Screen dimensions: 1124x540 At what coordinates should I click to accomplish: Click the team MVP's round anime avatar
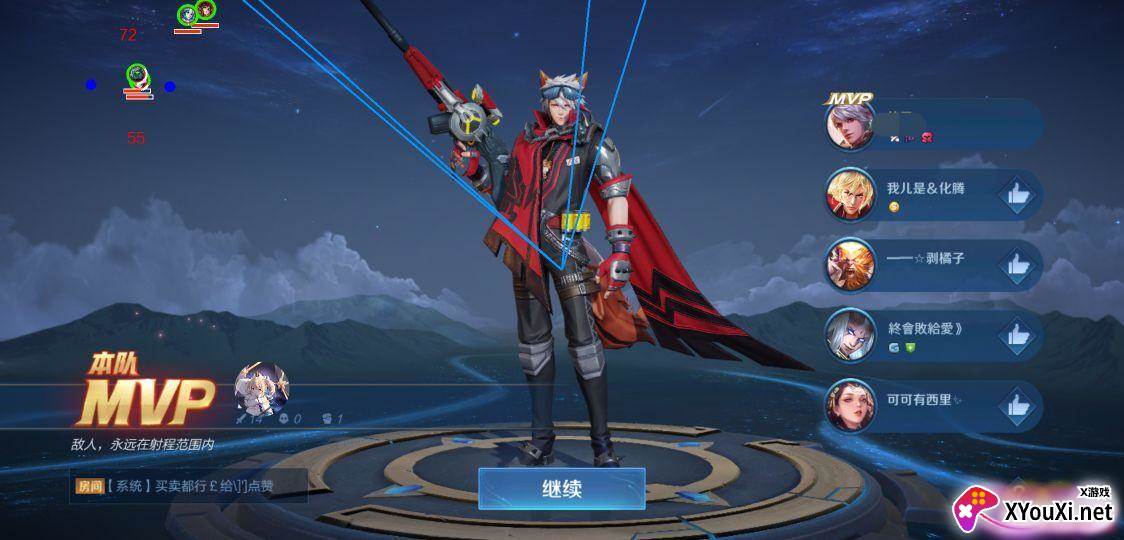click(x=262, y=389)
